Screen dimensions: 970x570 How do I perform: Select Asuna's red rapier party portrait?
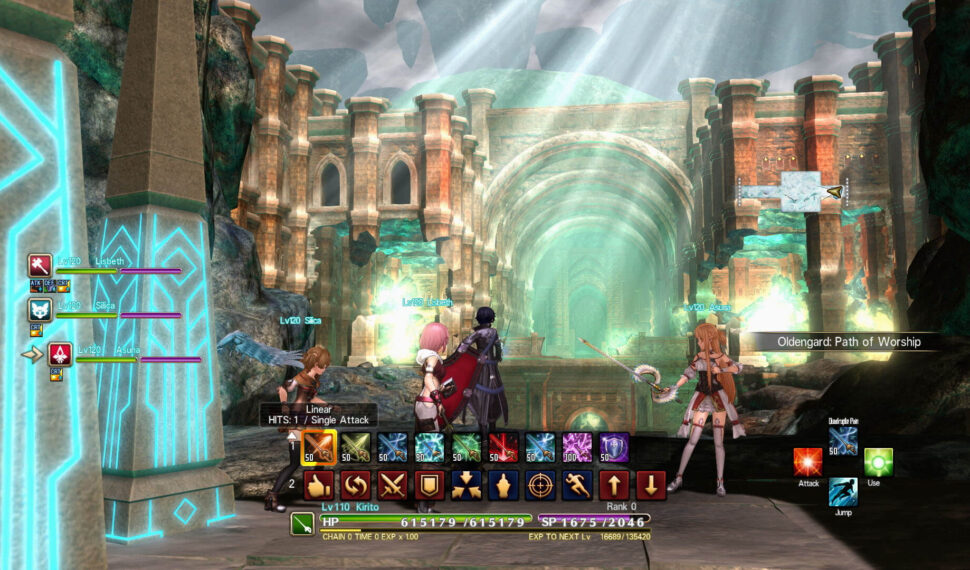[60, 354]
